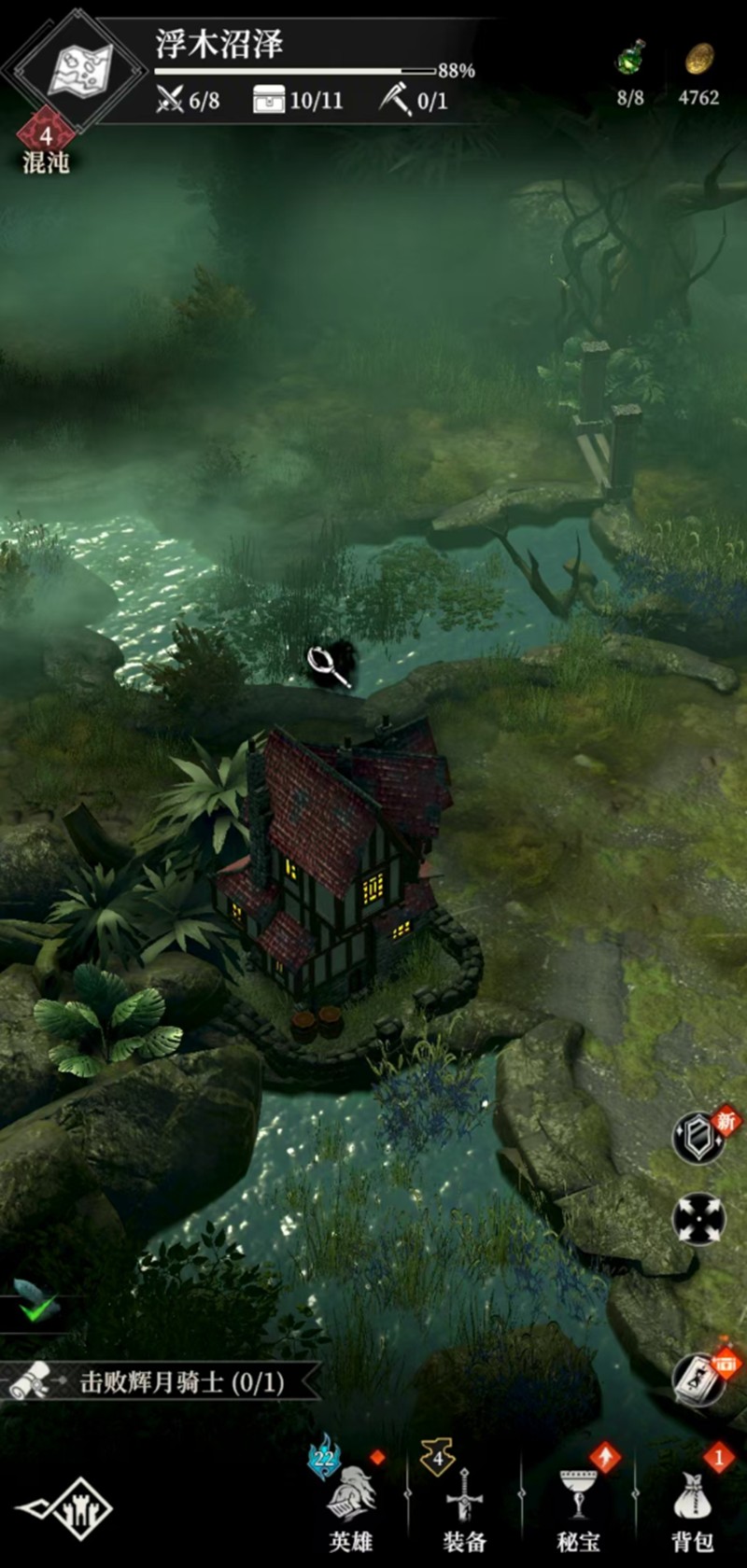
Task: Open the hourglass card icon
Action: click(x=698, y=1379)
